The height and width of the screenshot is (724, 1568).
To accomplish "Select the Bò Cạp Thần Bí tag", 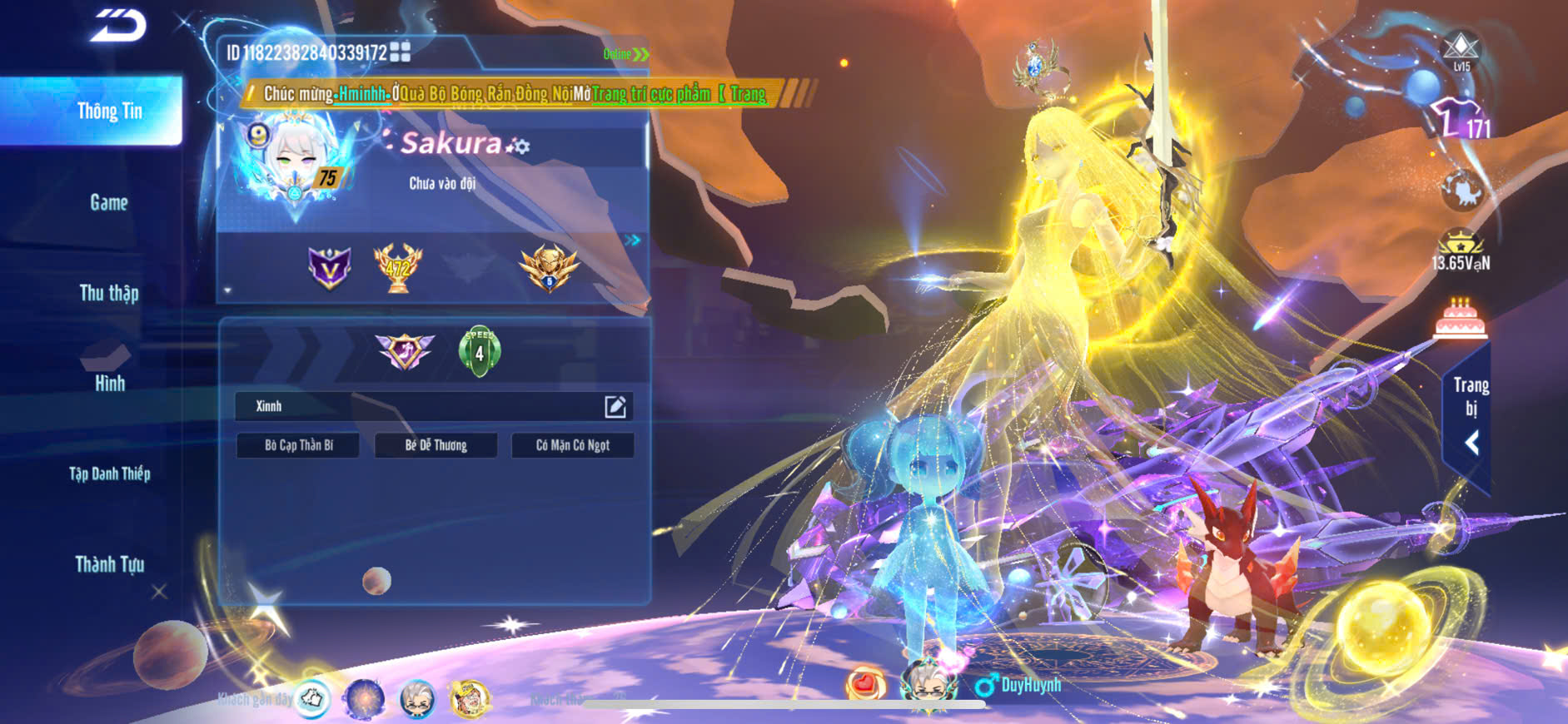I will (x=298, y=445).
